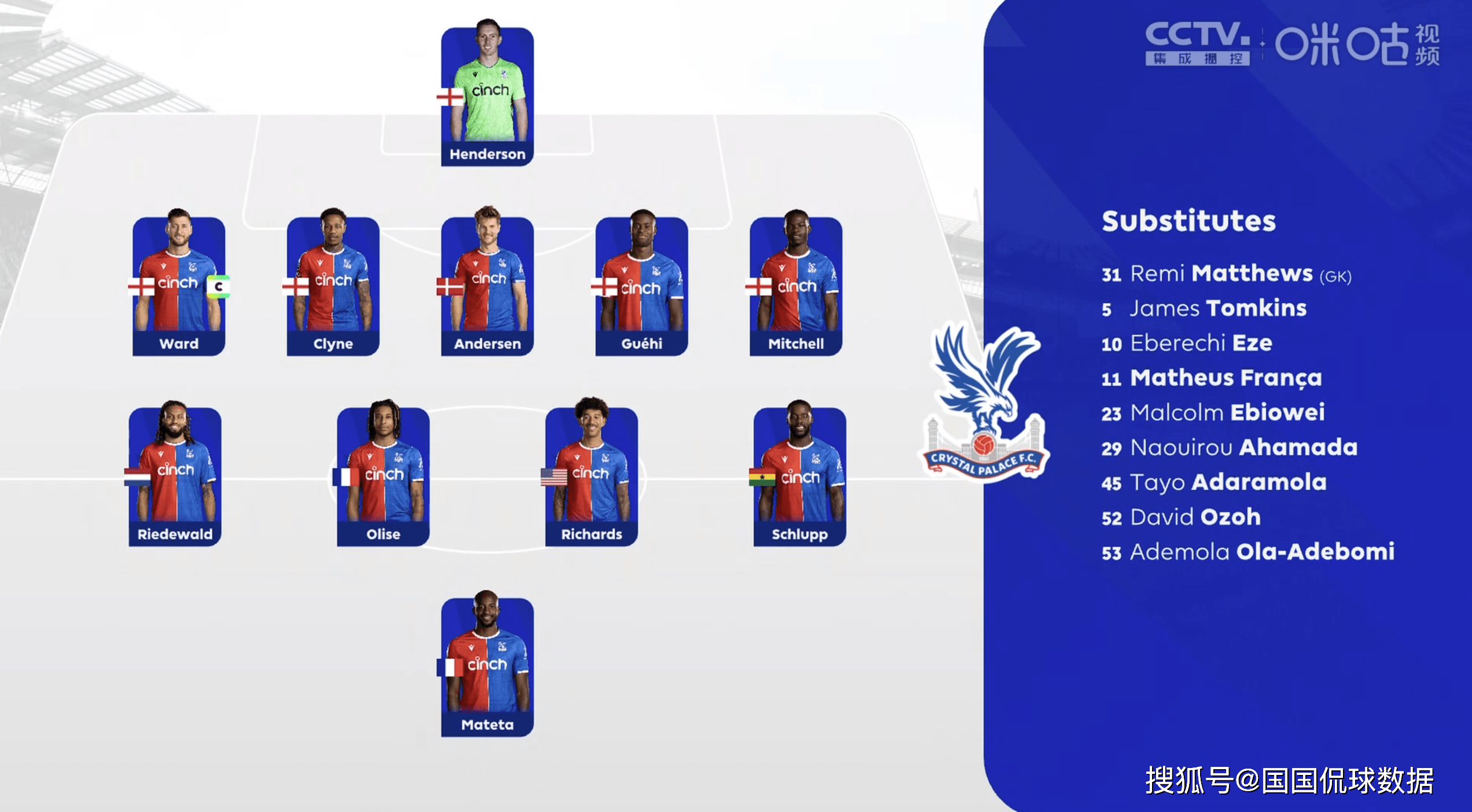Image resolution: width=1472 pixels, height=812 pixels.
Task: Select striker Mateta's card
Action: (x=487, y=666)
